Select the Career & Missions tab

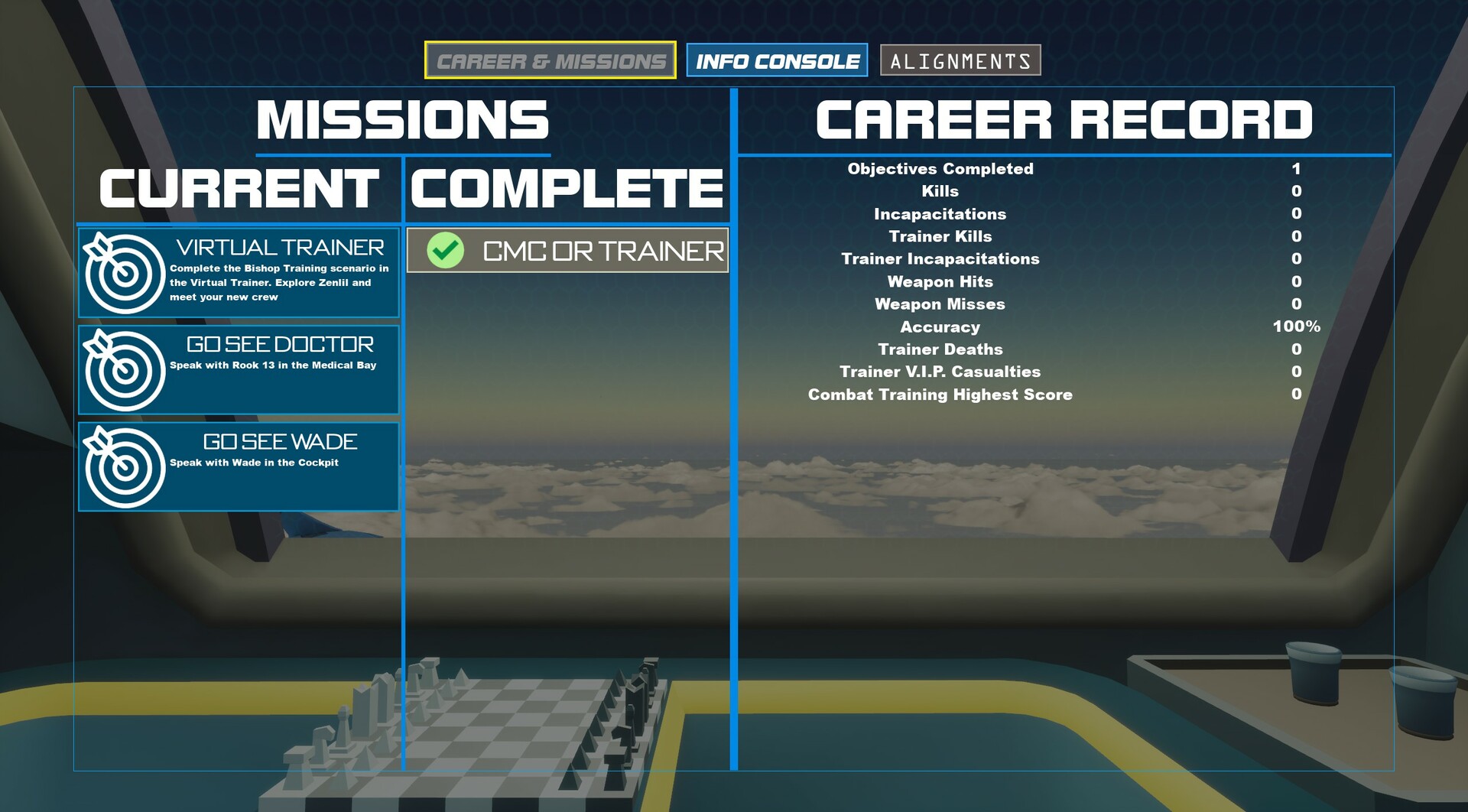point(552,60)
